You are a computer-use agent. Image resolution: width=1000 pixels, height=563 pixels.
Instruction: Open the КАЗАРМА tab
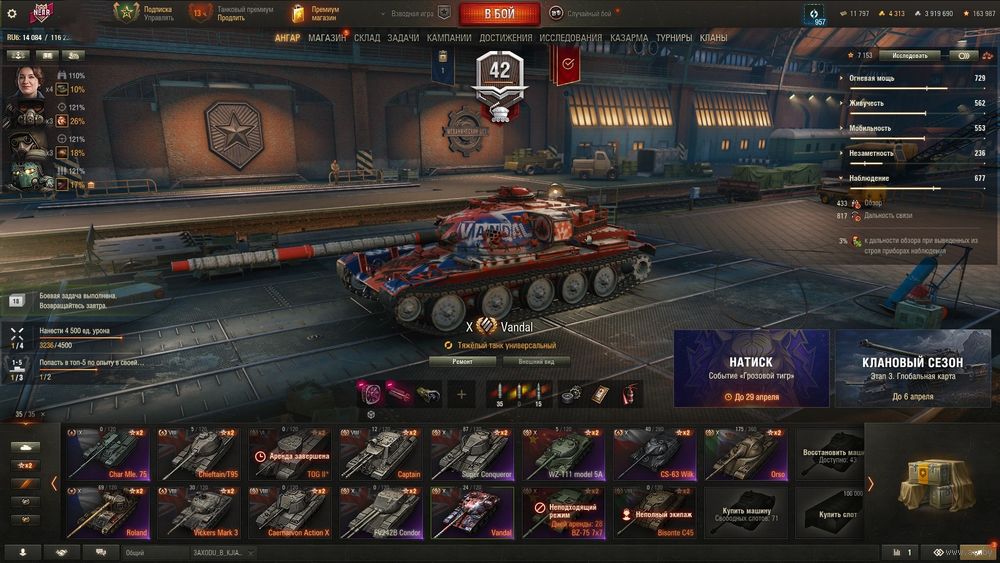coord(629,38)
